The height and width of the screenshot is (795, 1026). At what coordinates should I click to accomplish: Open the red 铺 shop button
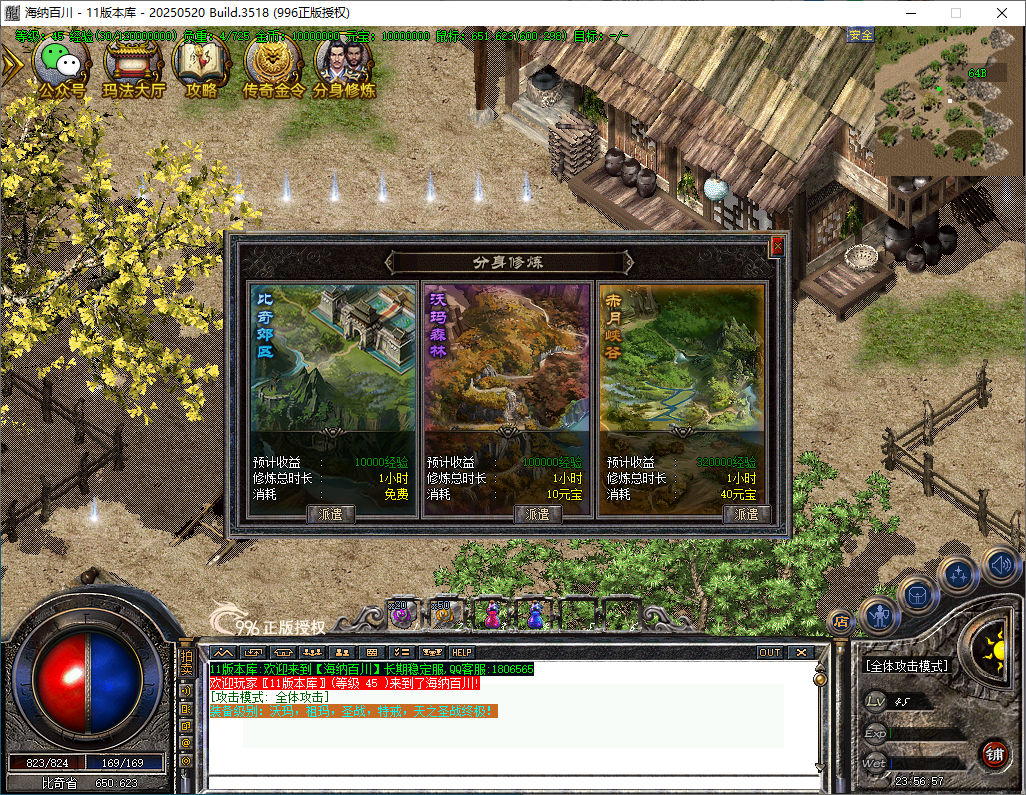tap(994, 752)
